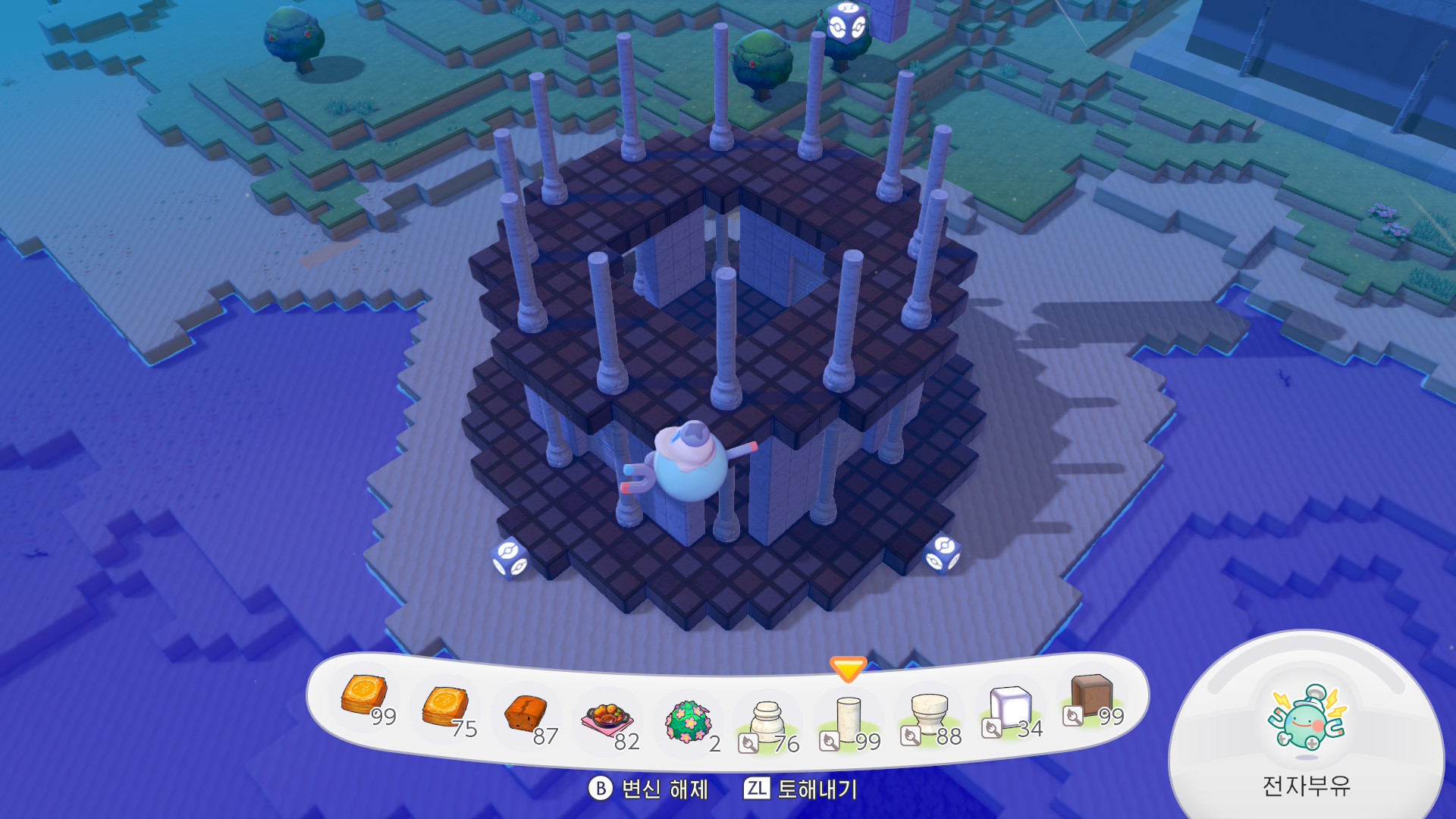Select the pastry stack with 75 count
Screen dimensions: 1456x819
tap(445, 707)
